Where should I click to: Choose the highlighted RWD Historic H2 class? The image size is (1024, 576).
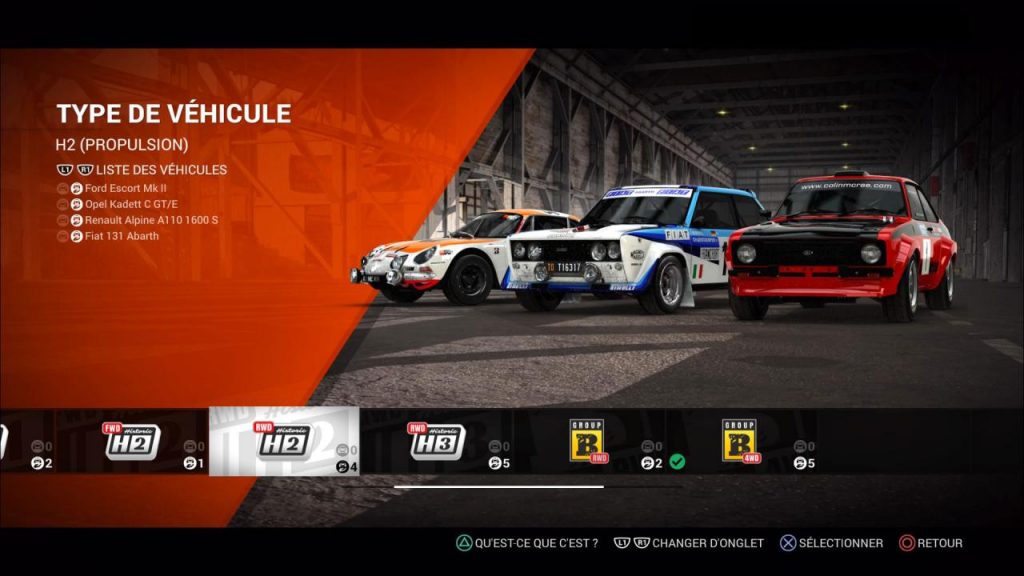click(284, 441)
